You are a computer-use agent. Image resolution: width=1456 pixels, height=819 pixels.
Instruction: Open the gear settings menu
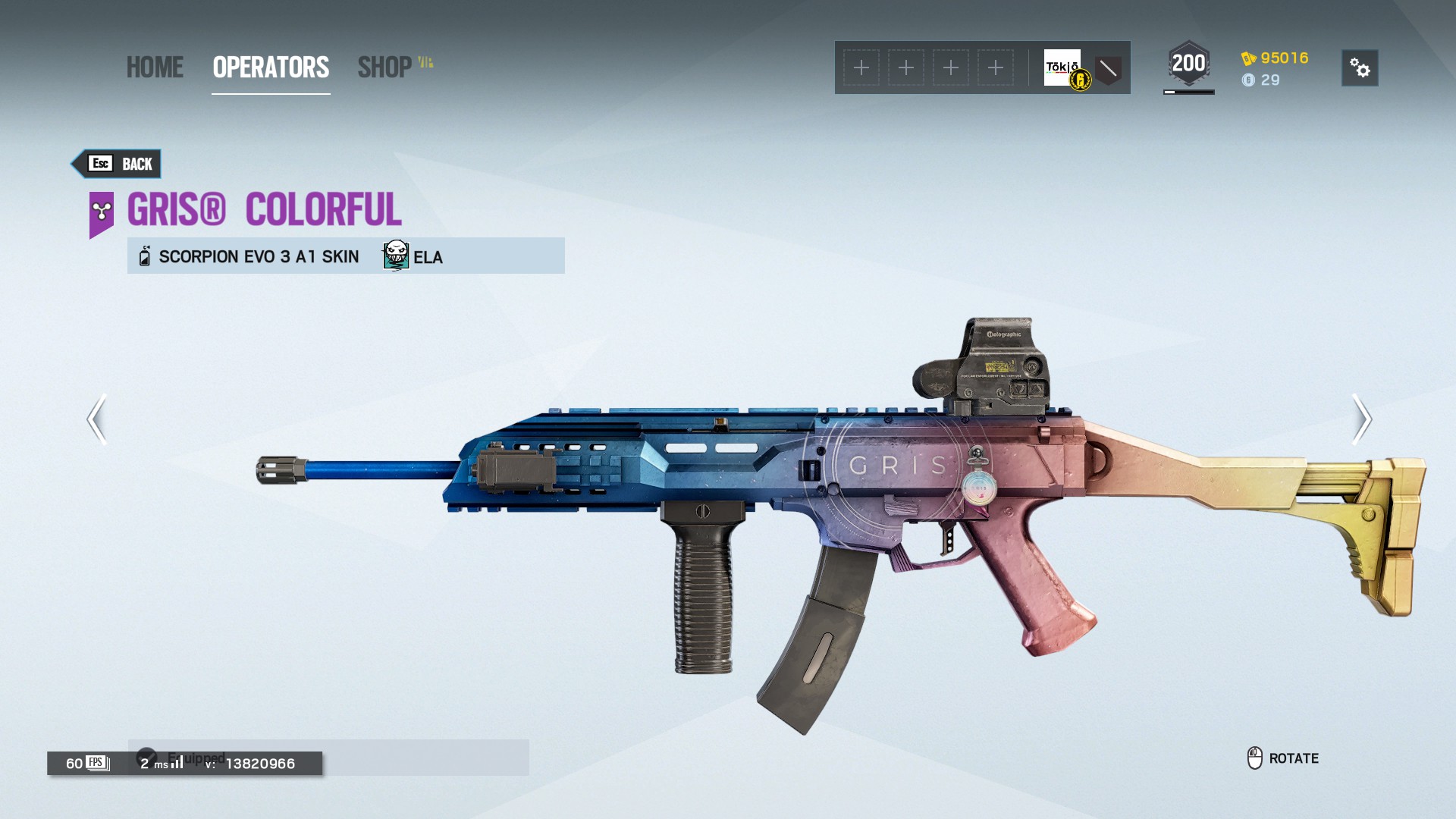[x=1359, y=68]
